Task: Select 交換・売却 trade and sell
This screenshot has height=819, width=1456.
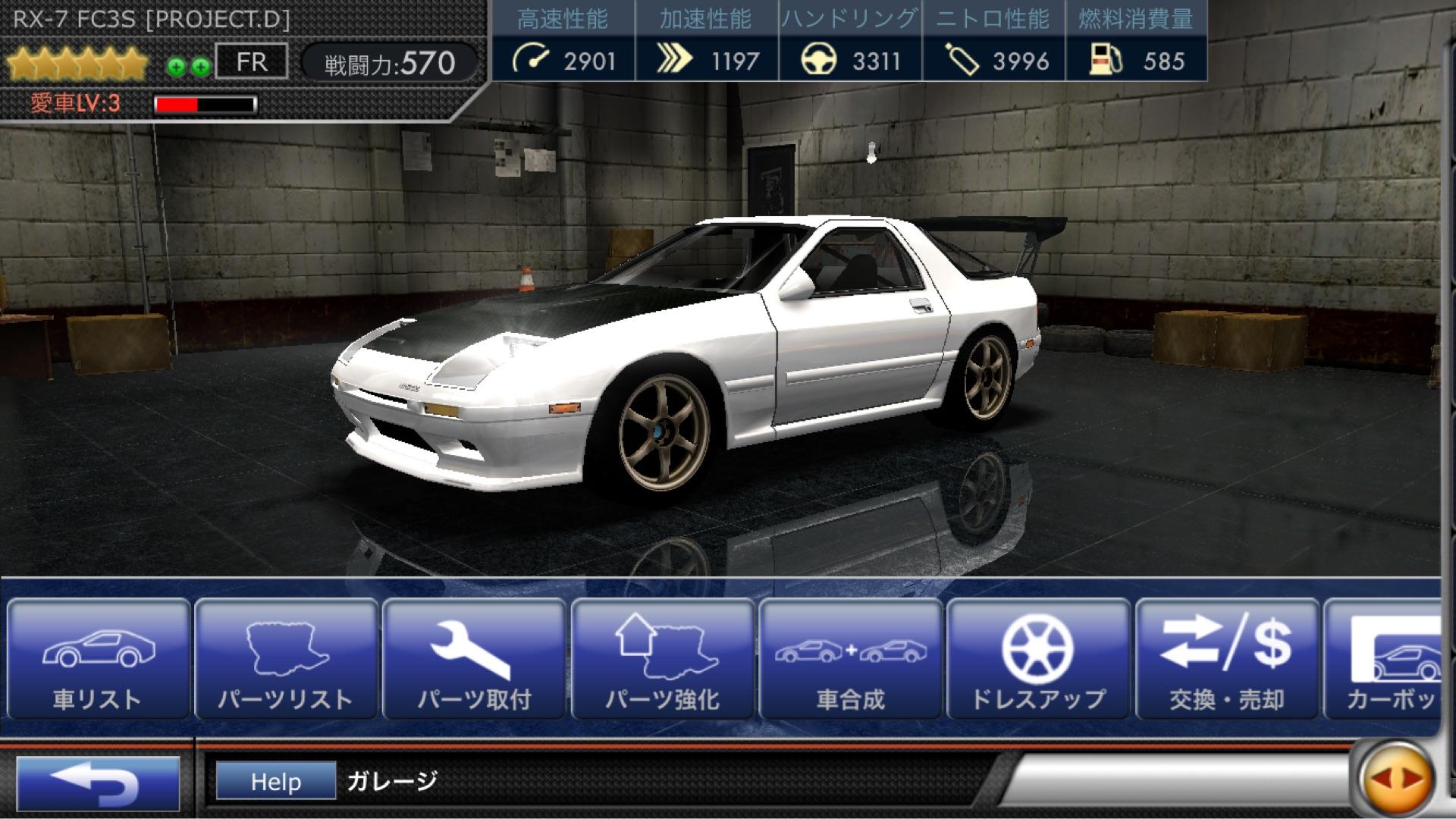Action: [x=1226, y=660]
